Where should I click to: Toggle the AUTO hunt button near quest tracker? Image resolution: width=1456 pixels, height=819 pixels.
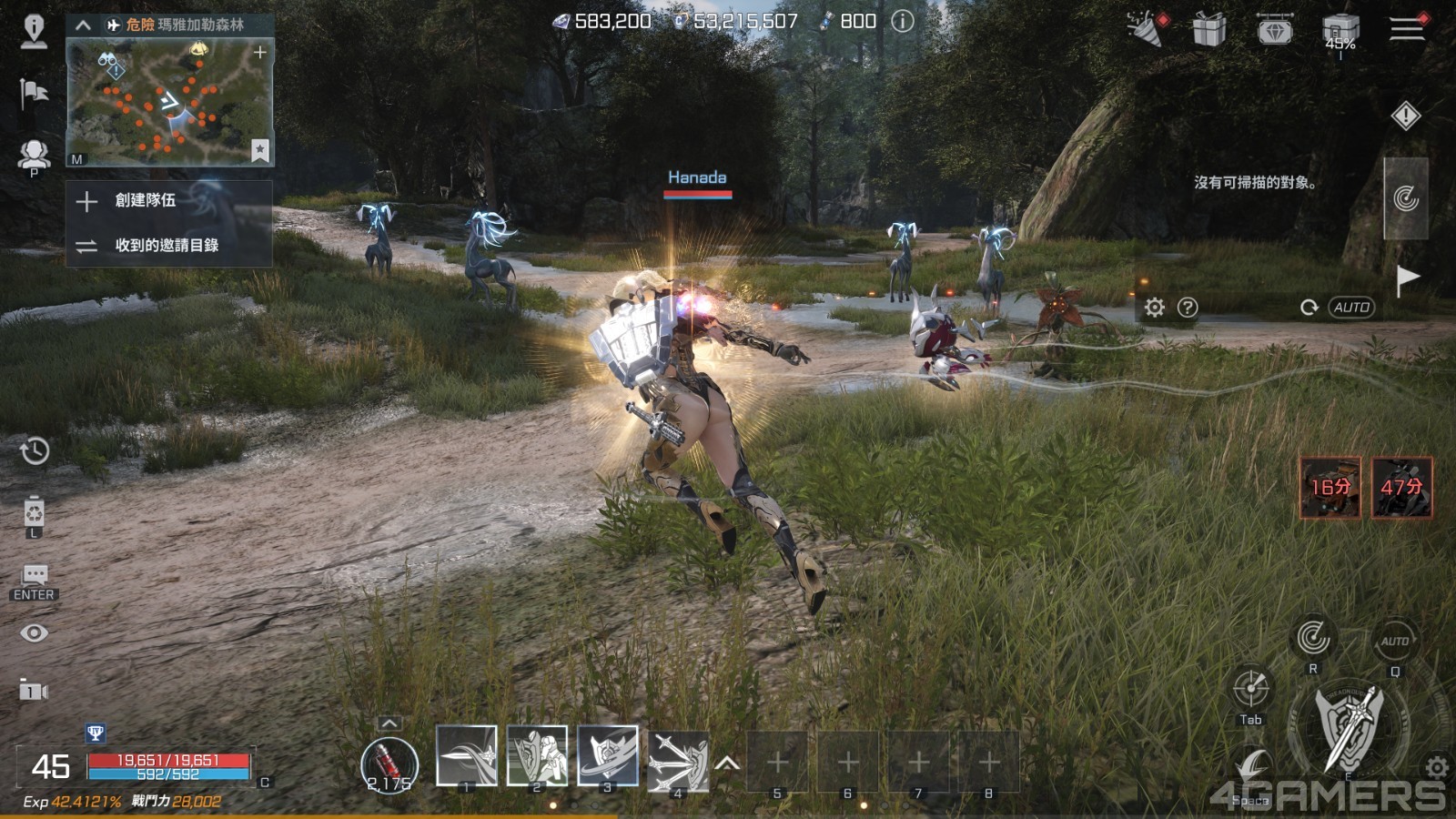[1351, 308]
